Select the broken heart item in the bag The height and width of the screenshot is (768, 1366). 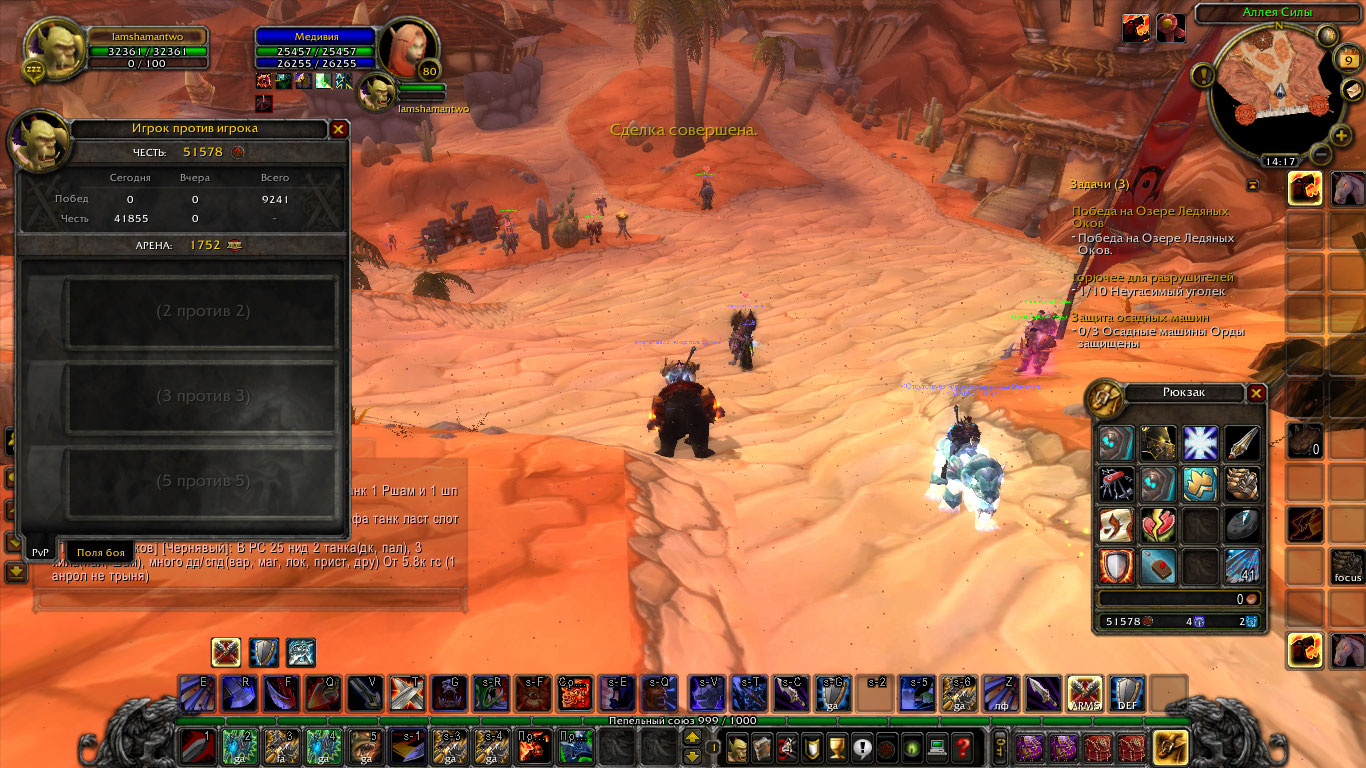(1158, 525)
